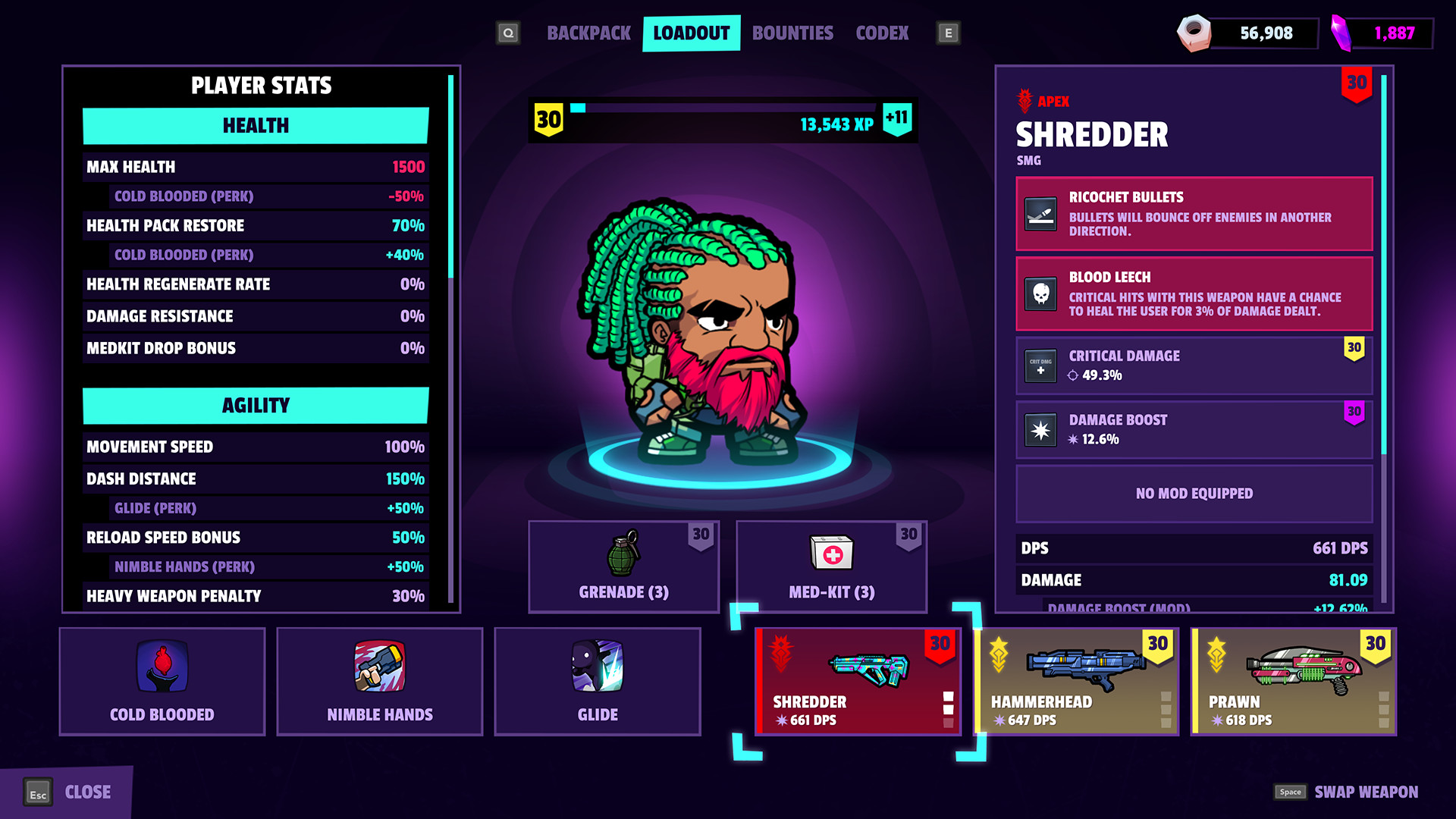Click the Ricochet Bullets trait panel
Viewport: 1456px width, 819px height.
1194,214
